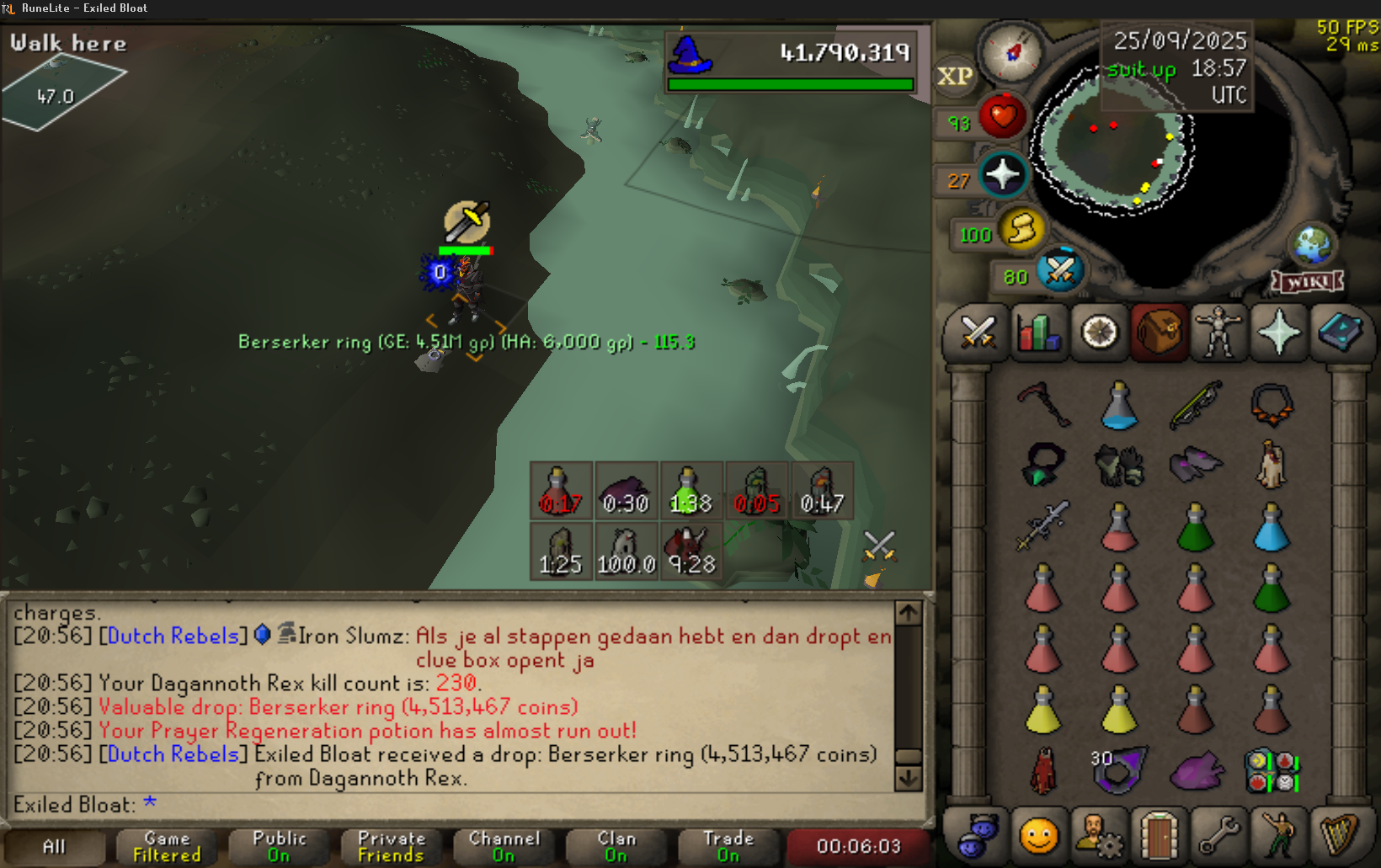Click the chatbox scroll up arrow
Viewport: 1381px width, 868px height.
tap(908, 613)
